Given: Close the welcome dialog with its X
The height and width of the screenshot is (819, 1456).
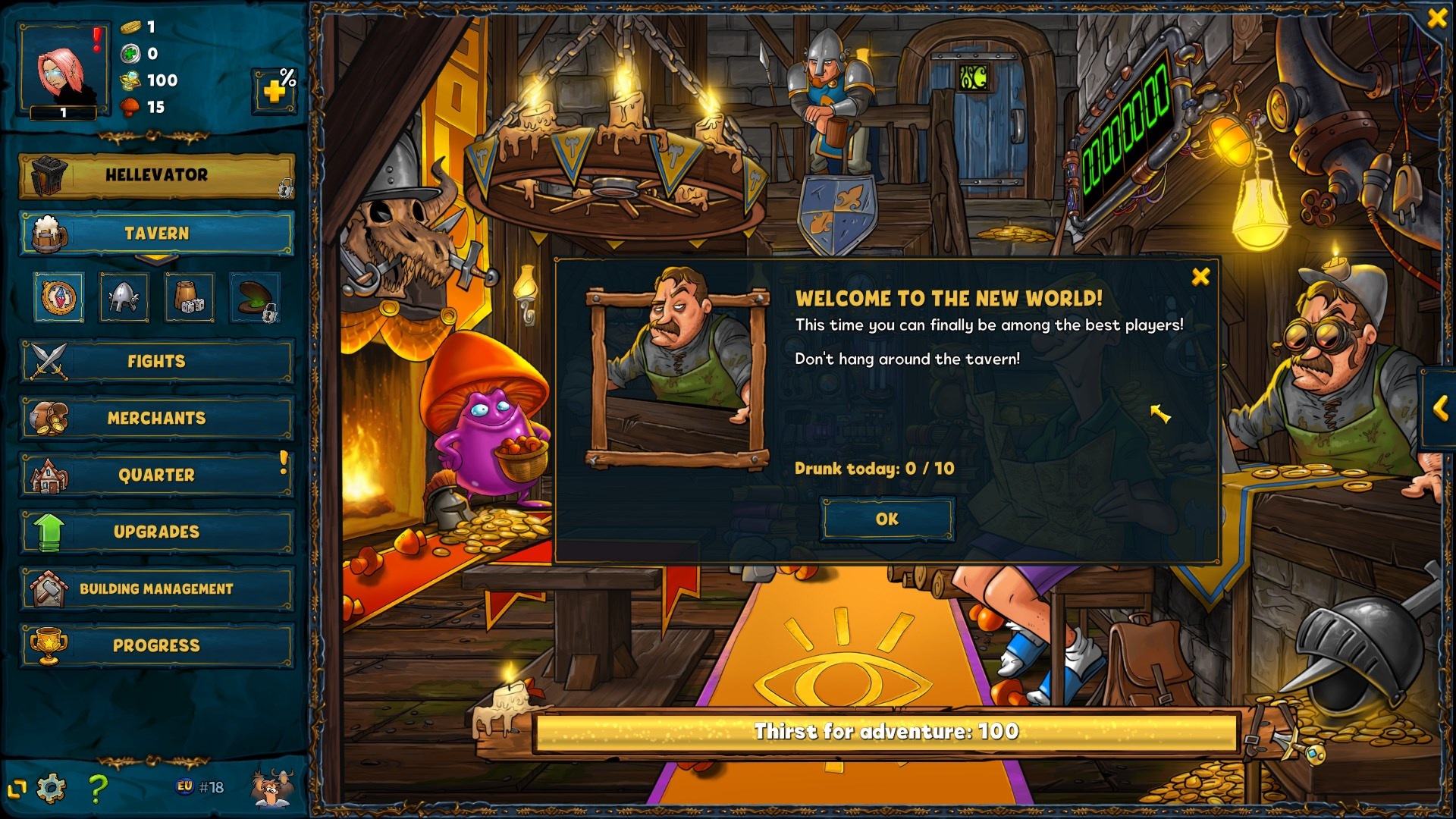Looking at the screenshot, I should (1200, 277).
